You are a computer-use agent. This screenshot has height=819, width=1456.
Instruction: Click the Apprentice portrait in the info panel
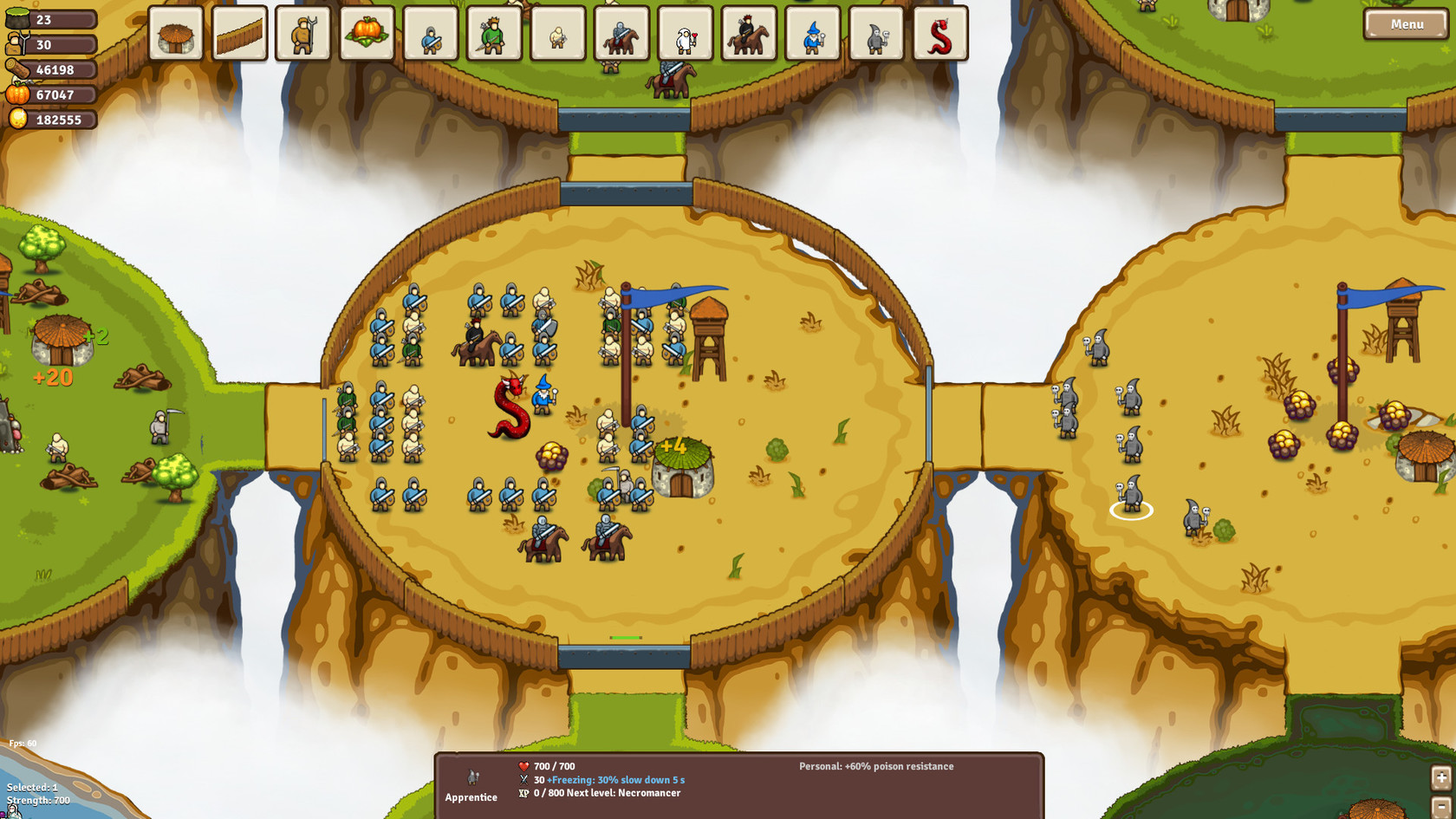click(x=473, y=779)
